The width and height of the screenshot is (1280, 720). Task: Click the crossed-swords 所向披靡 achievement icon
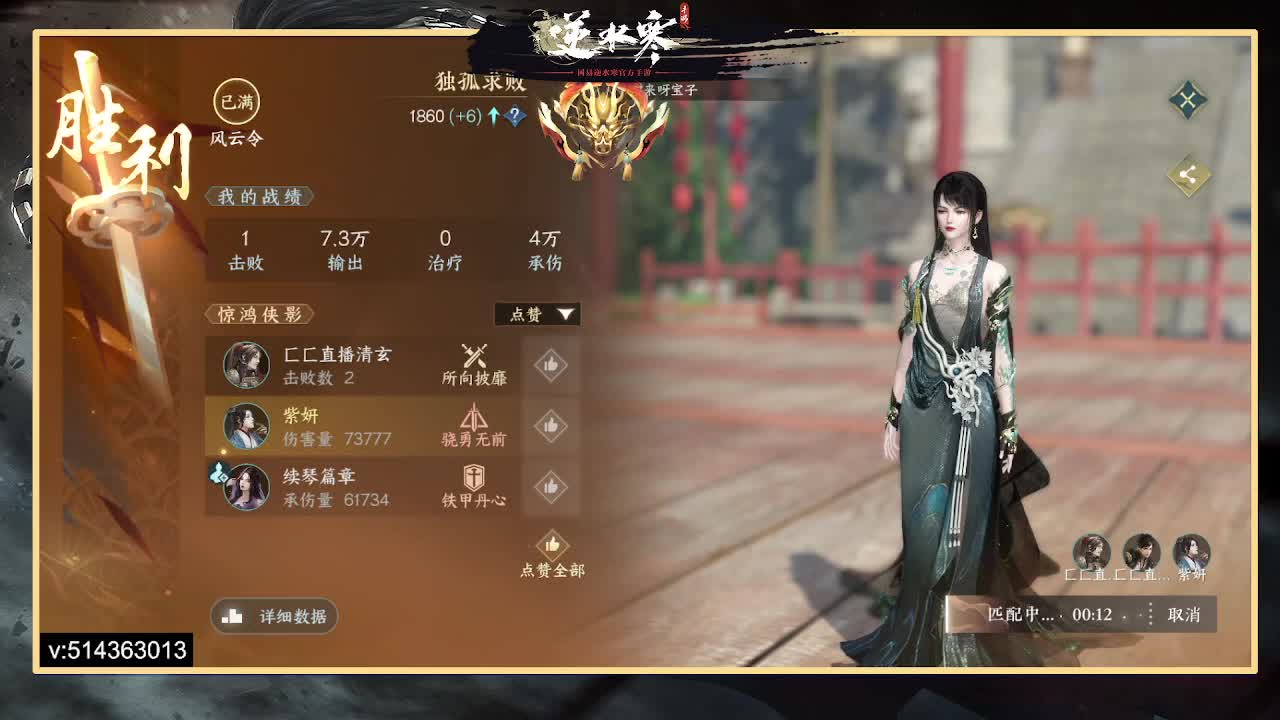[x=477, y=356]
